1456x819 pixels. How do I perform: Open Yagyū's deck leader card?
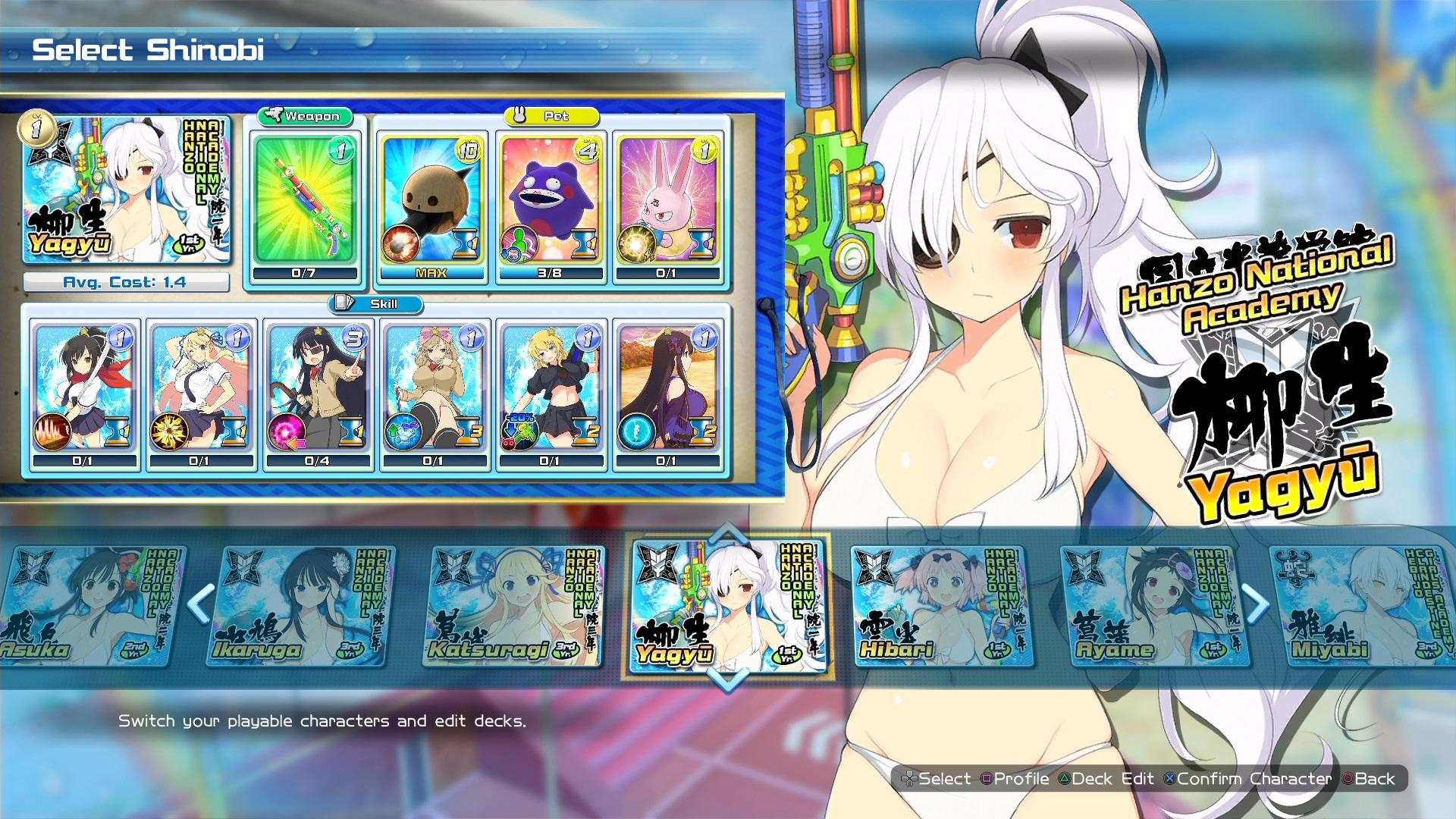126,188
